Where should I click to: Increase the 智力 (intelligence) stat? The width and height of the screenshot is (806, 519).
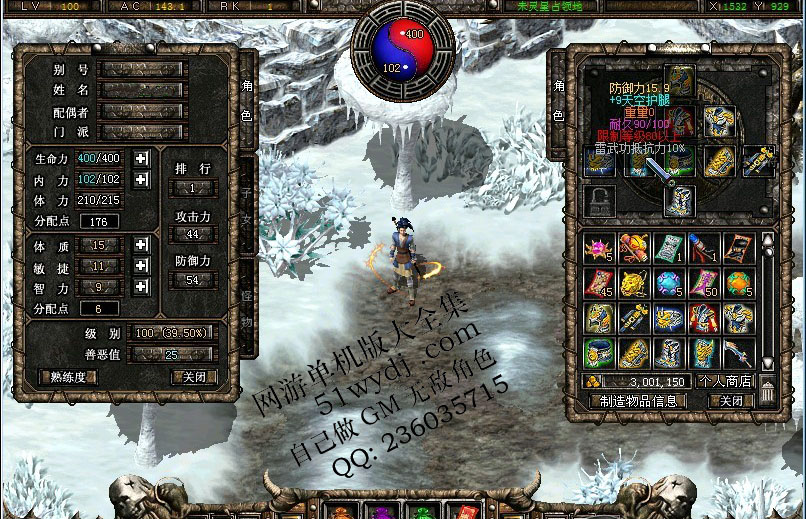[141, 287]
